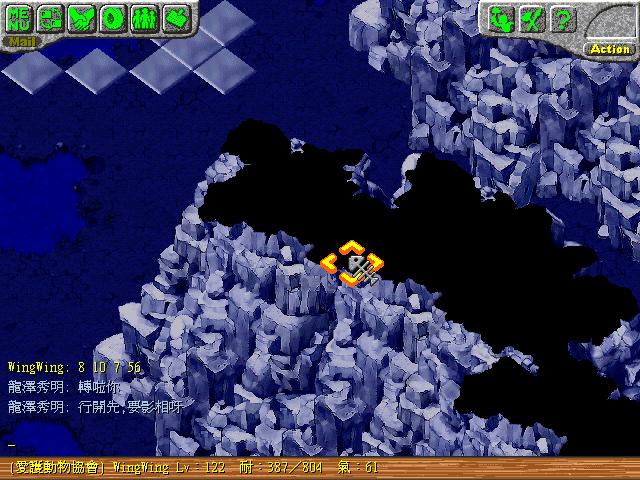Select the green ring icon
This screenshot has height=480, width=640.
pyautogui.click(x=113, y=18)
